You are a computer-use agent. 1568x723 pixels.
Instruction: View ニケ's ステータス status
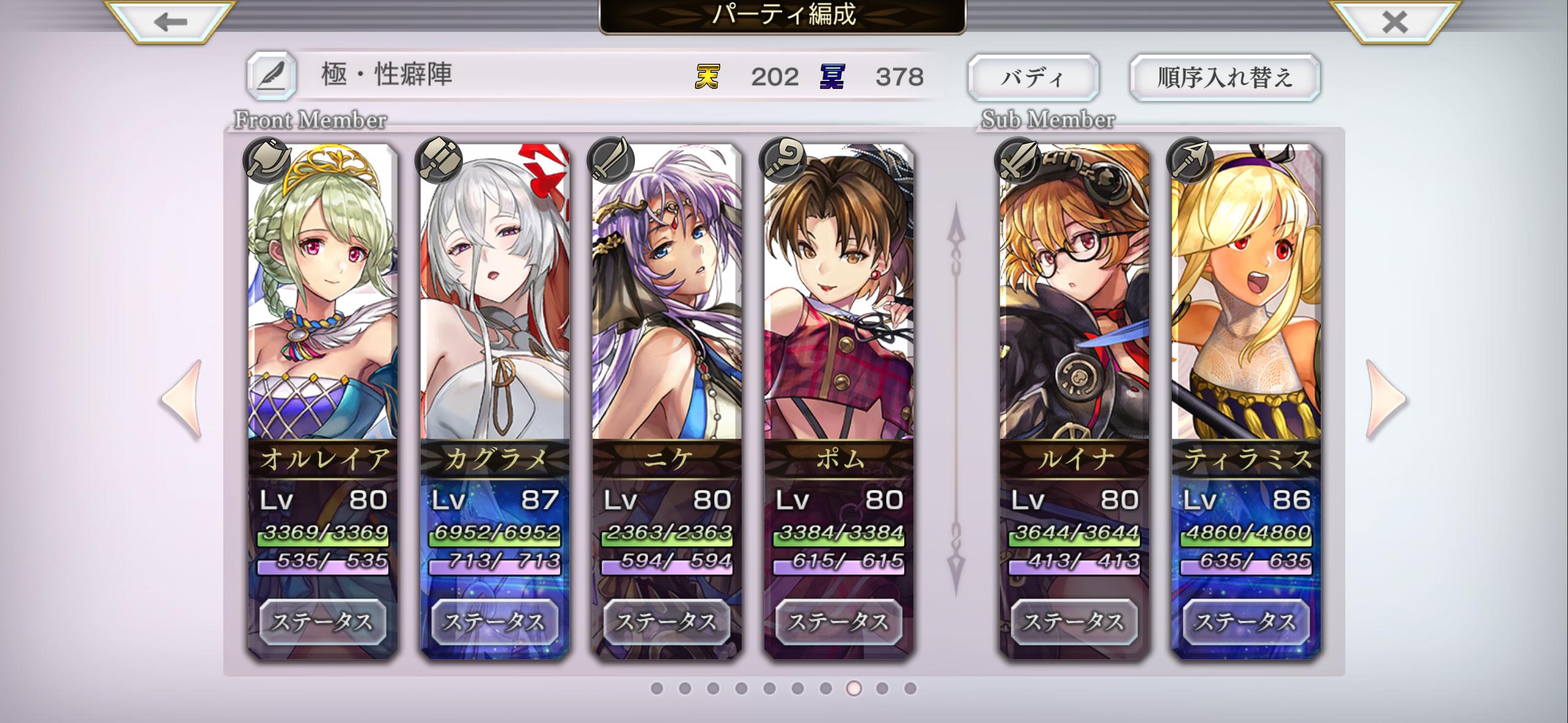pos(667,622)
